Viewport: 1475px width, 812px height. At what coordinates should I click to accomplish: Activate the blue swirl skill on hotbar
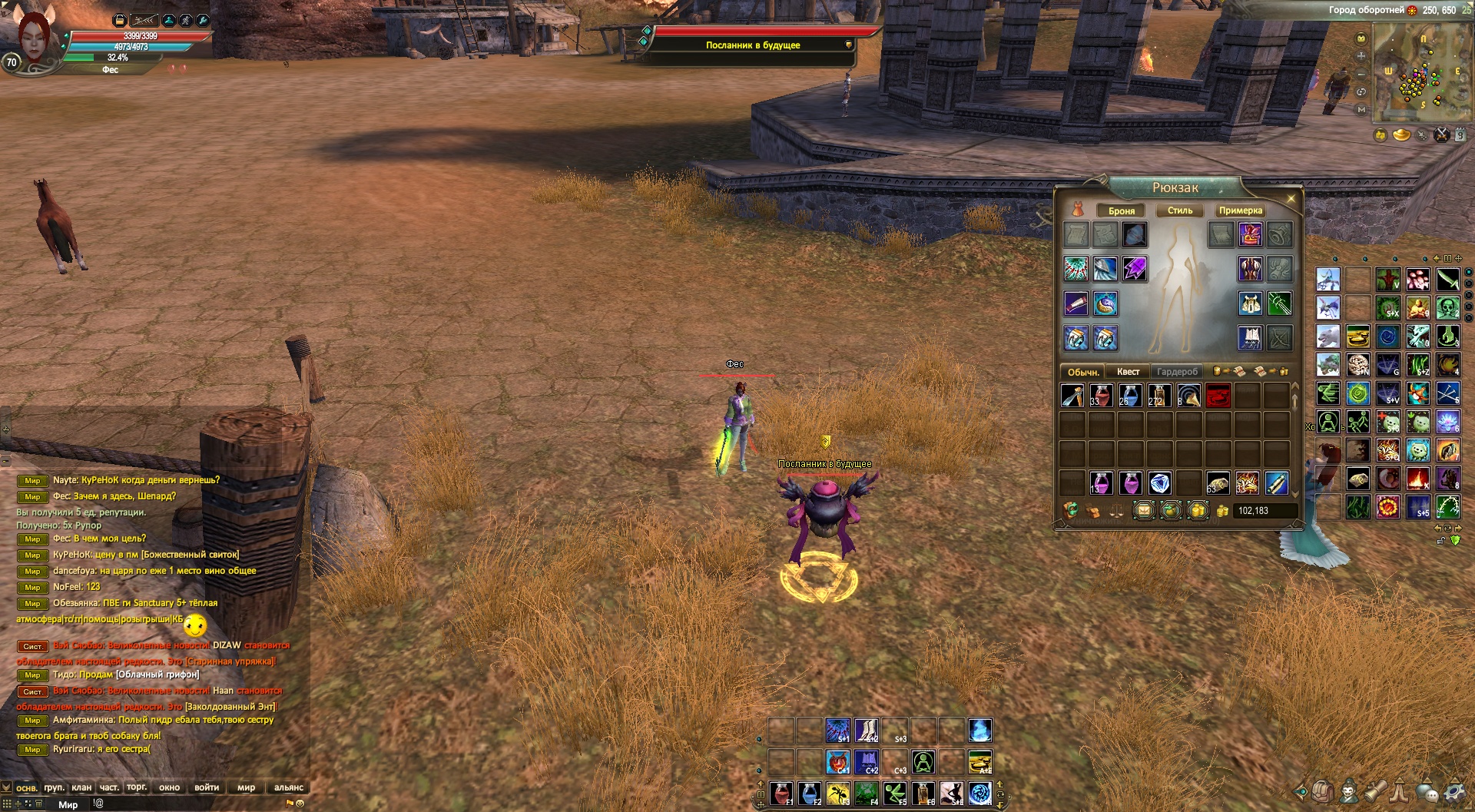coord(980,794)
